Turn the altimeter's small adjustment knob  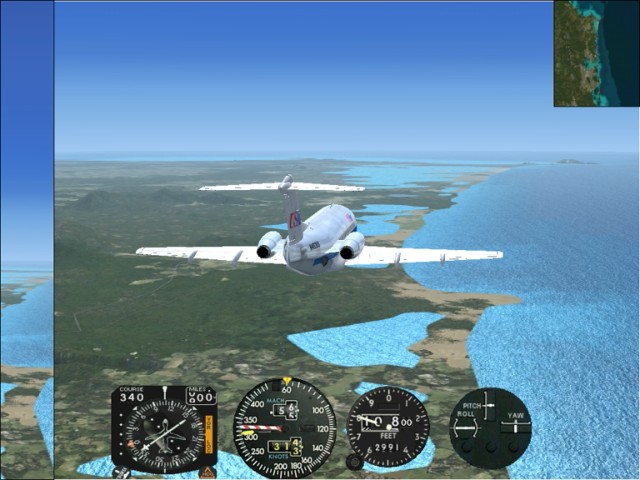click(x=354, y=462)
